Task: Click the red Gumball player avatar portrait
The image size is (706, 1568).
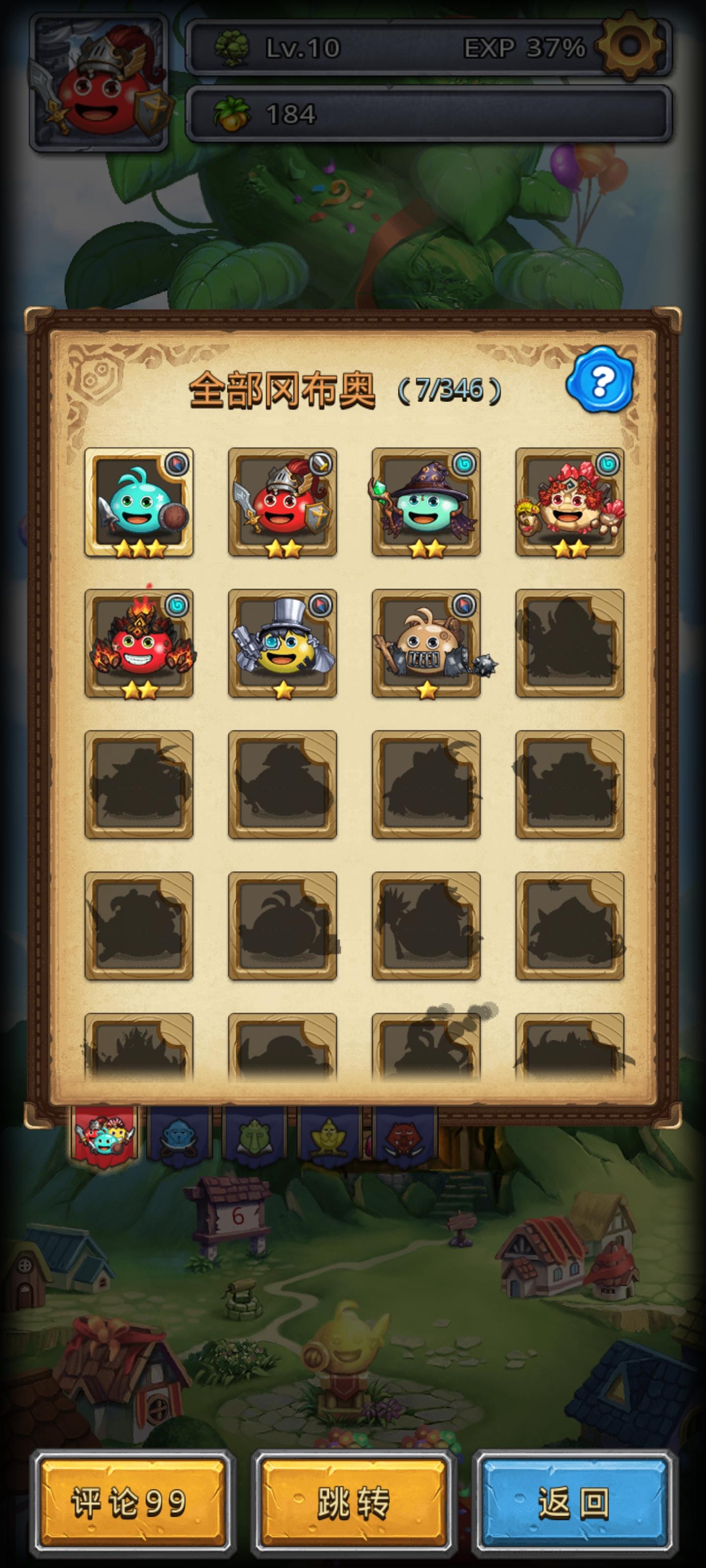Action: (98, 81)
